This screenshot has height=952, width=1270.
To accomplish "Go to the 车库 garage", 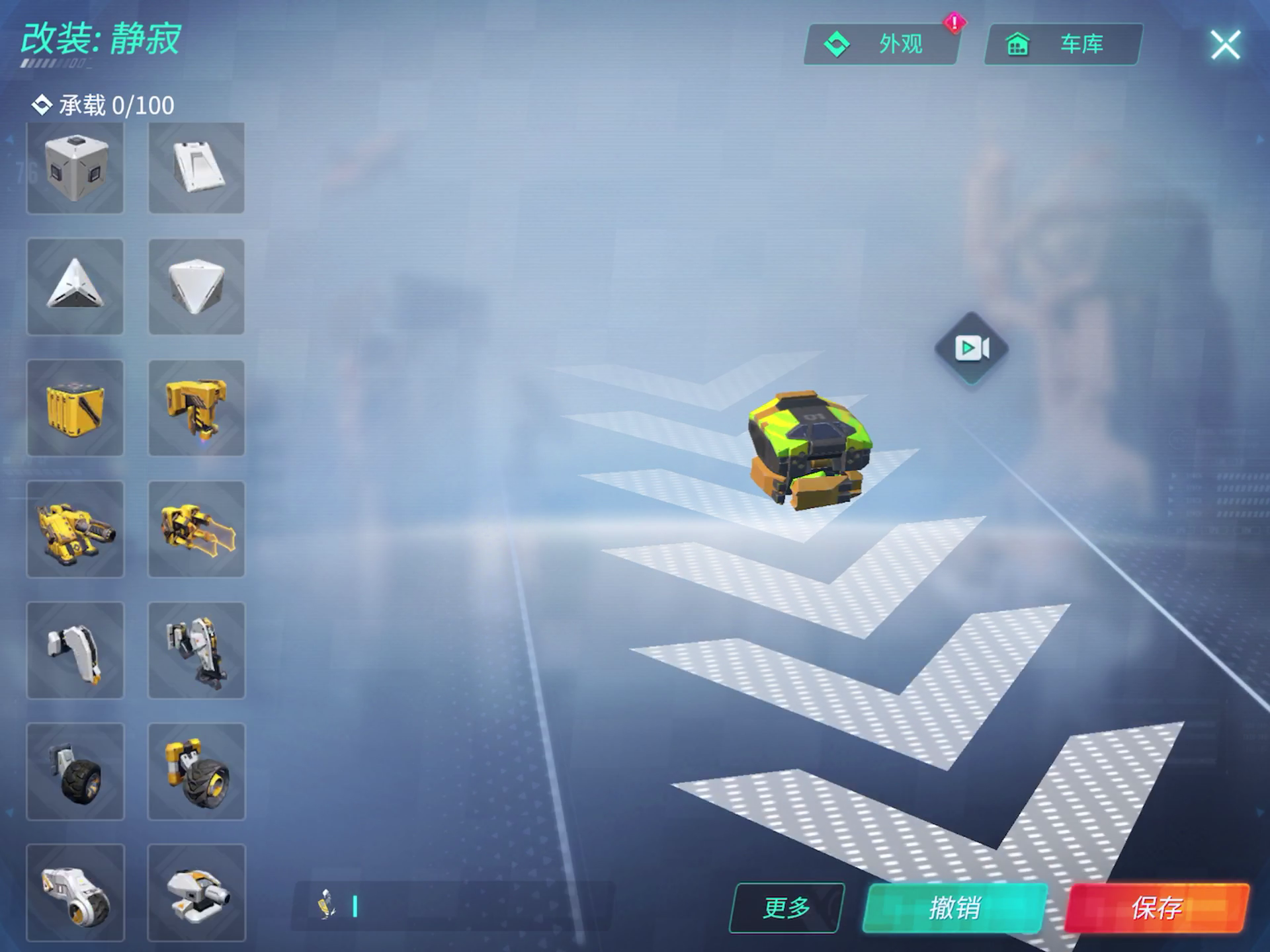I will point(1063,44).
